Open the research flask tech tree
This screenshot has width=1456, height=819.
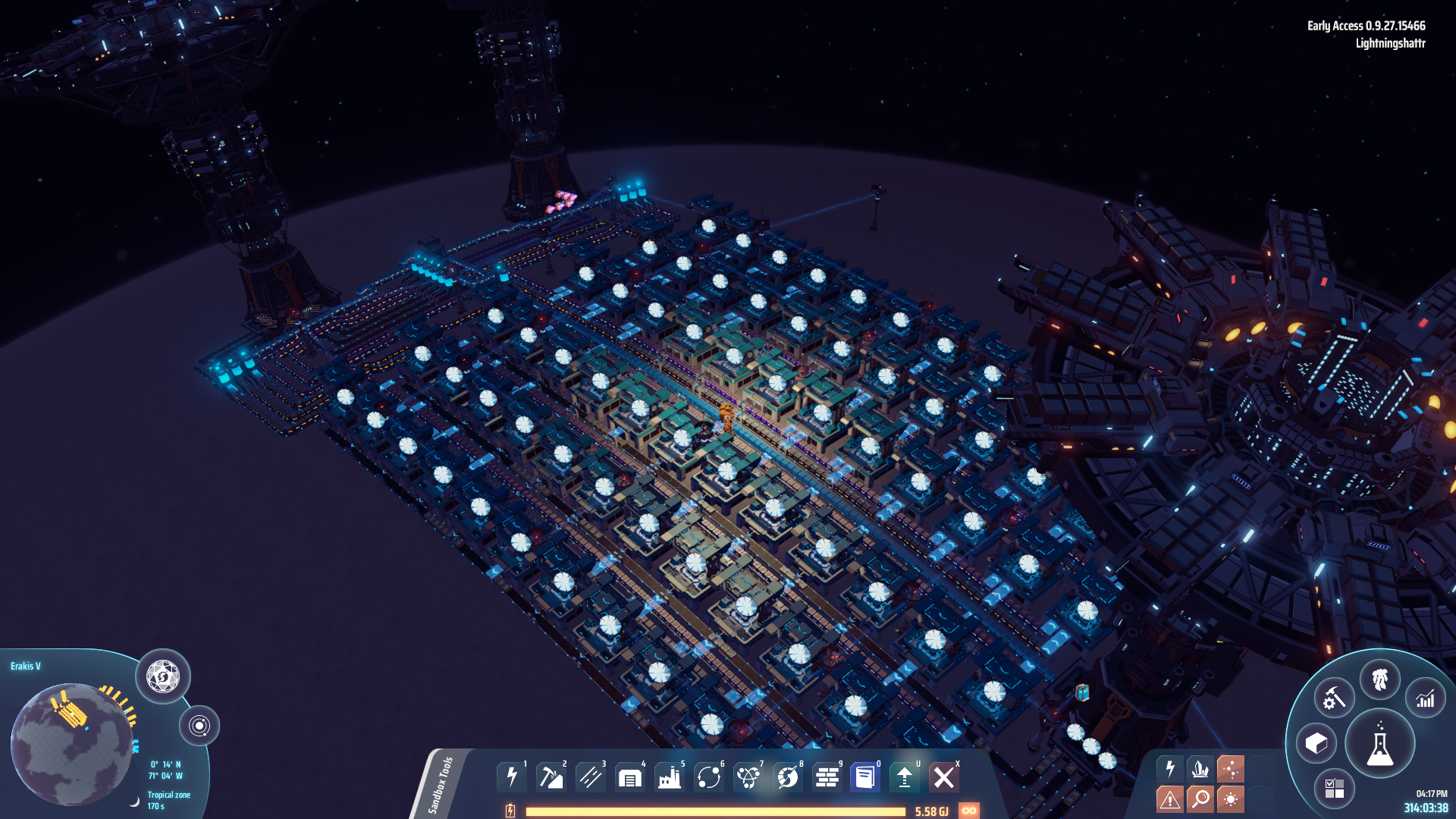[1380, 744]
